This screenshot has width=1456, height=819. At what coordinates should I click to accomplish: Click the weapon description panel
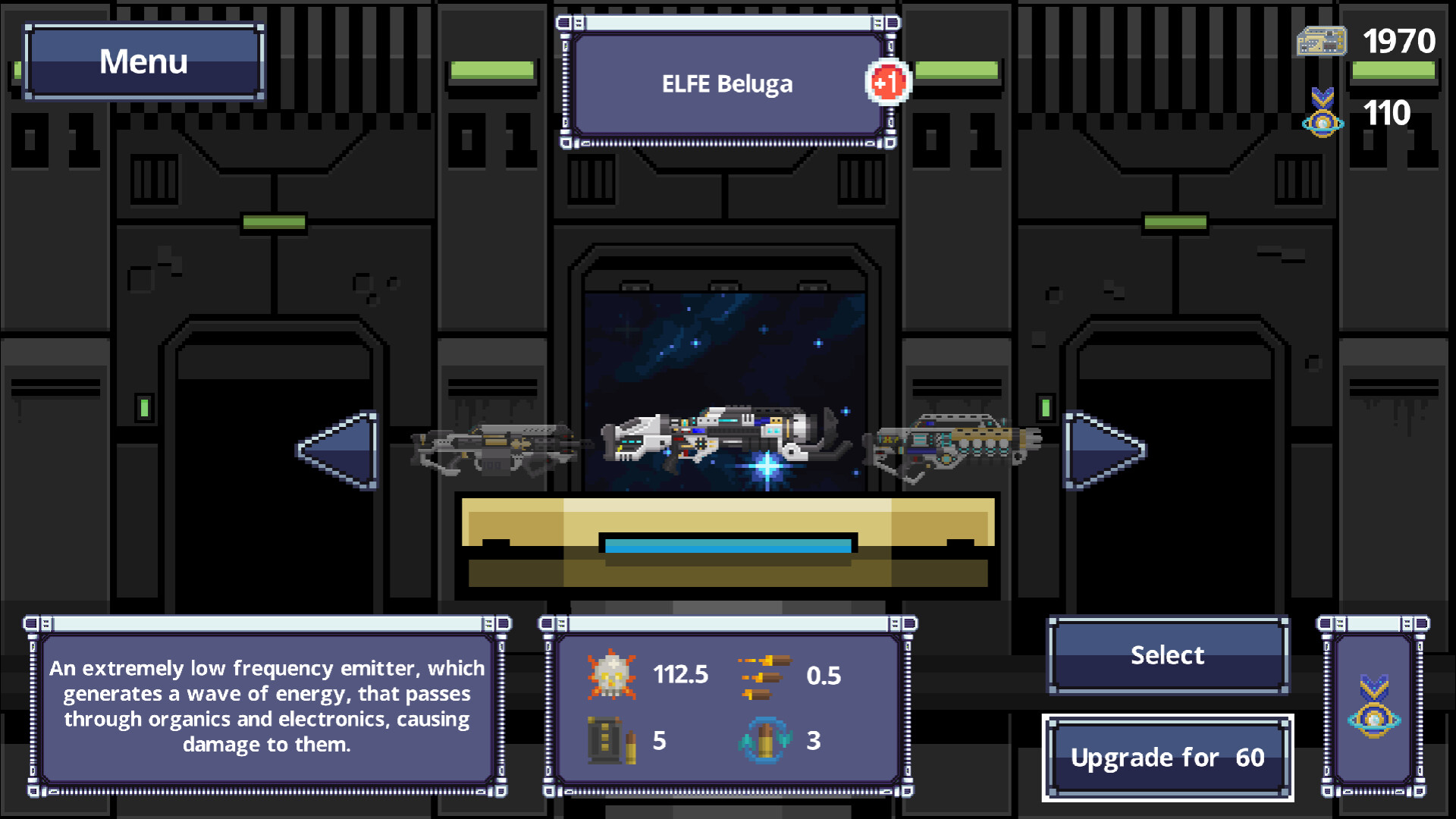pyautogui.click(x=267, y=706)
